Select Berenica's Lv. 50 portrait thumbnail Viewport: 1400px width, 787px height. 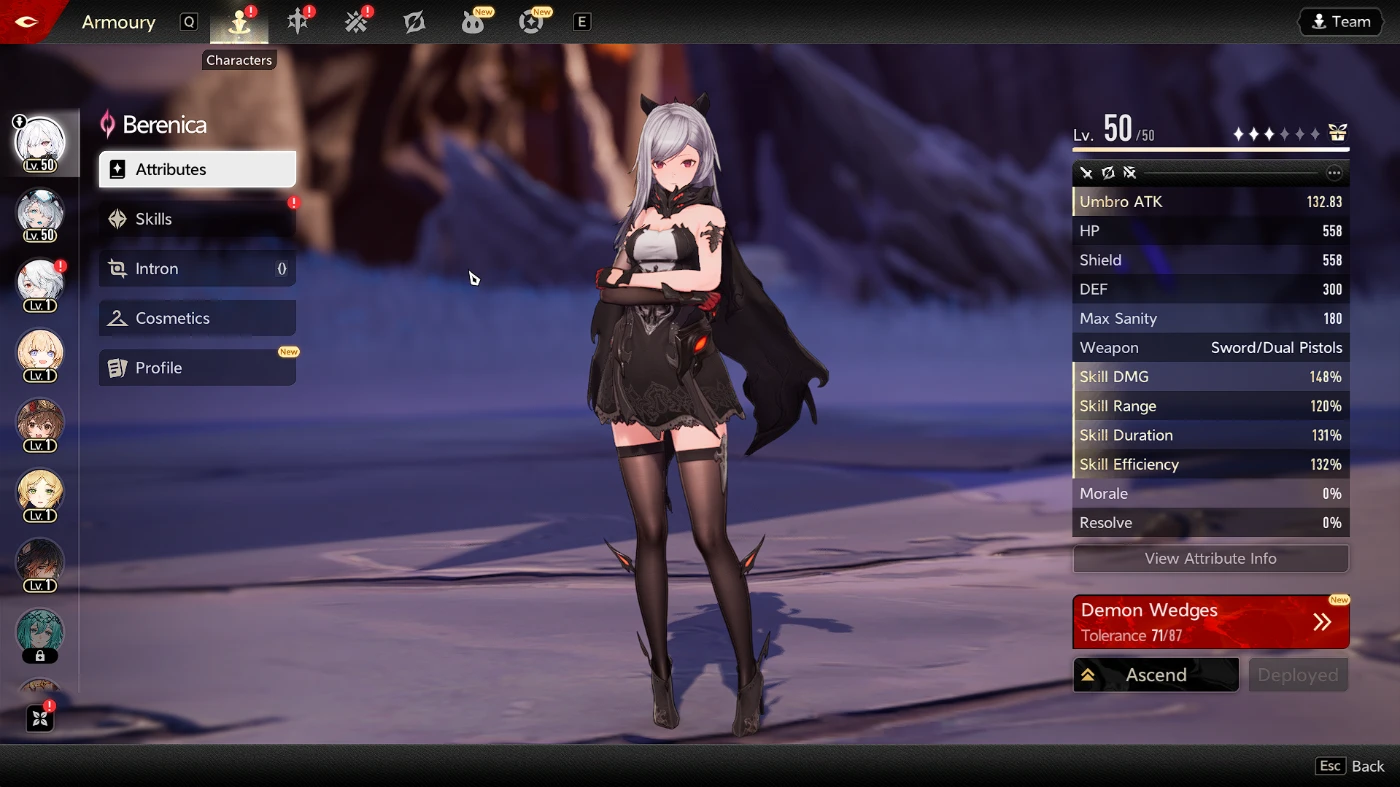pos(40,142)
